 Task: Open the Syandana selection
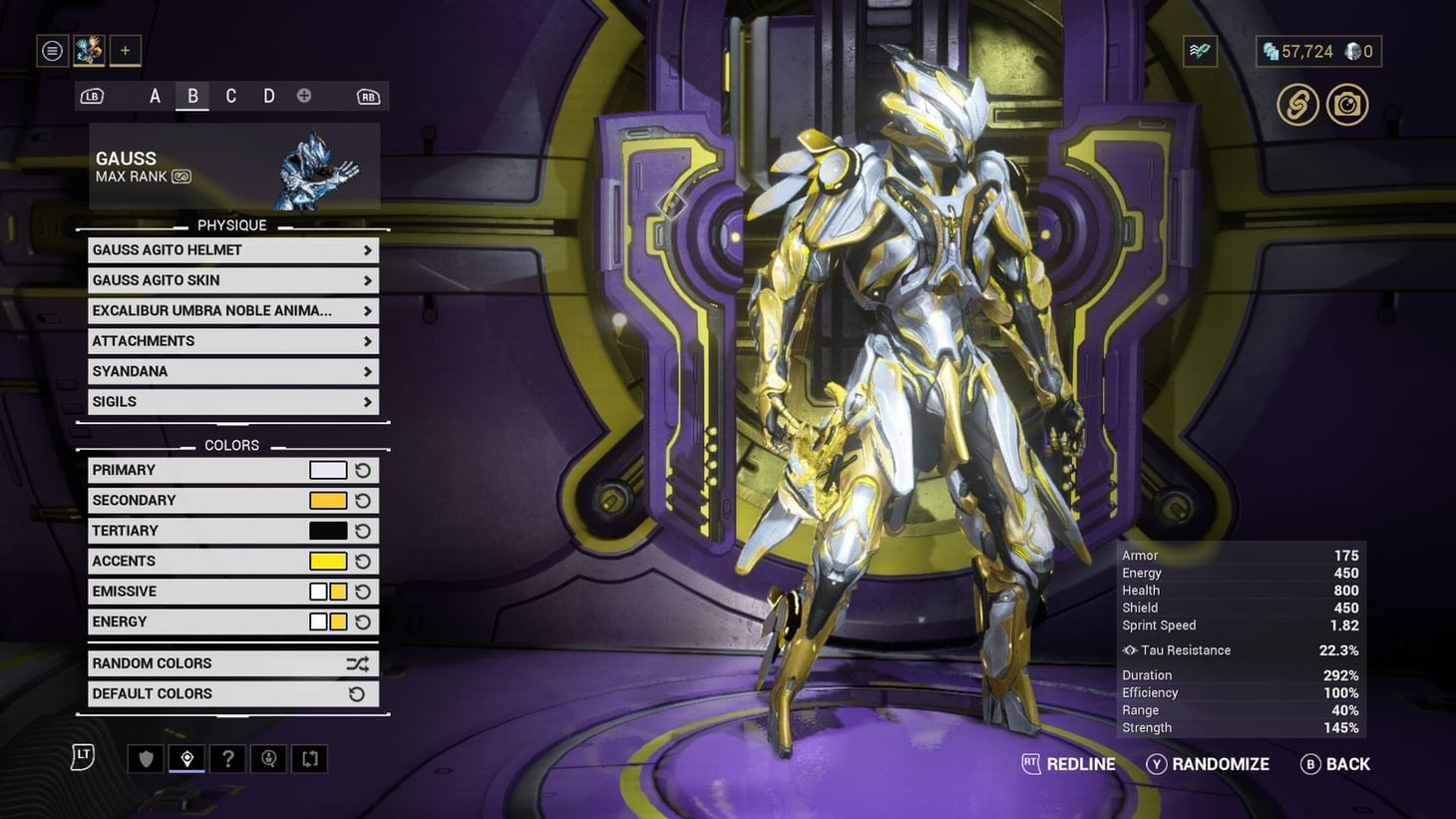pyautogui.click(x=232, y=371)
